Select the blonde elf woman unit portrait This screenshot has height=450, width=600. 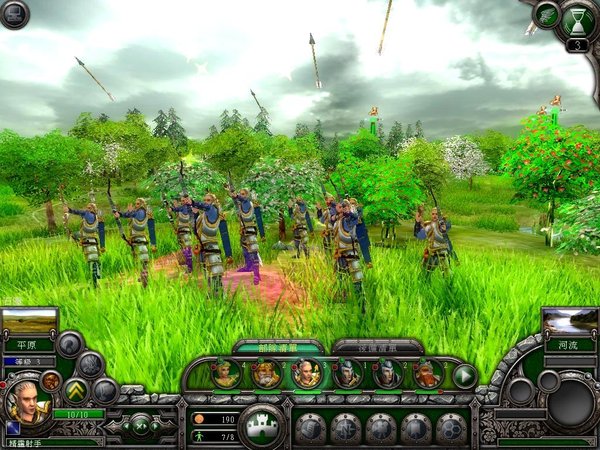coord(227,375)
